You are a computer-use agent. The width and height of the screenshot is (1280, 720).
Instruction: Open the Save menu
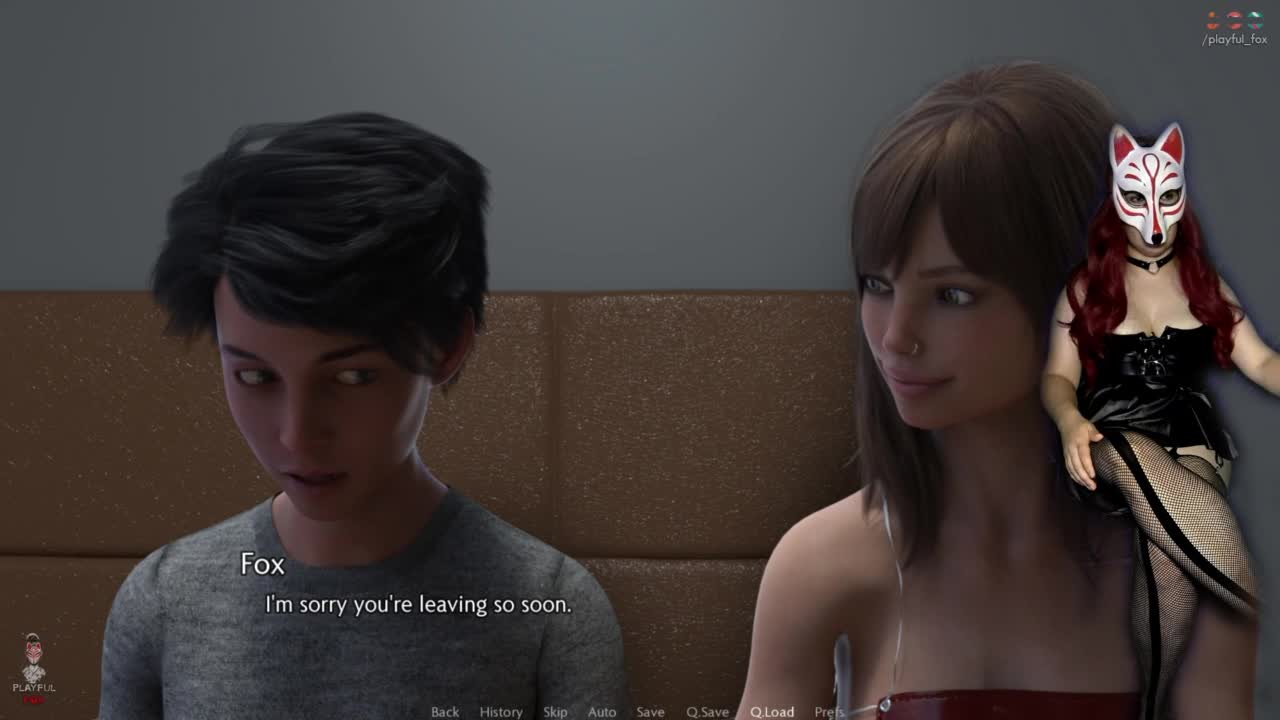(650, 712)
